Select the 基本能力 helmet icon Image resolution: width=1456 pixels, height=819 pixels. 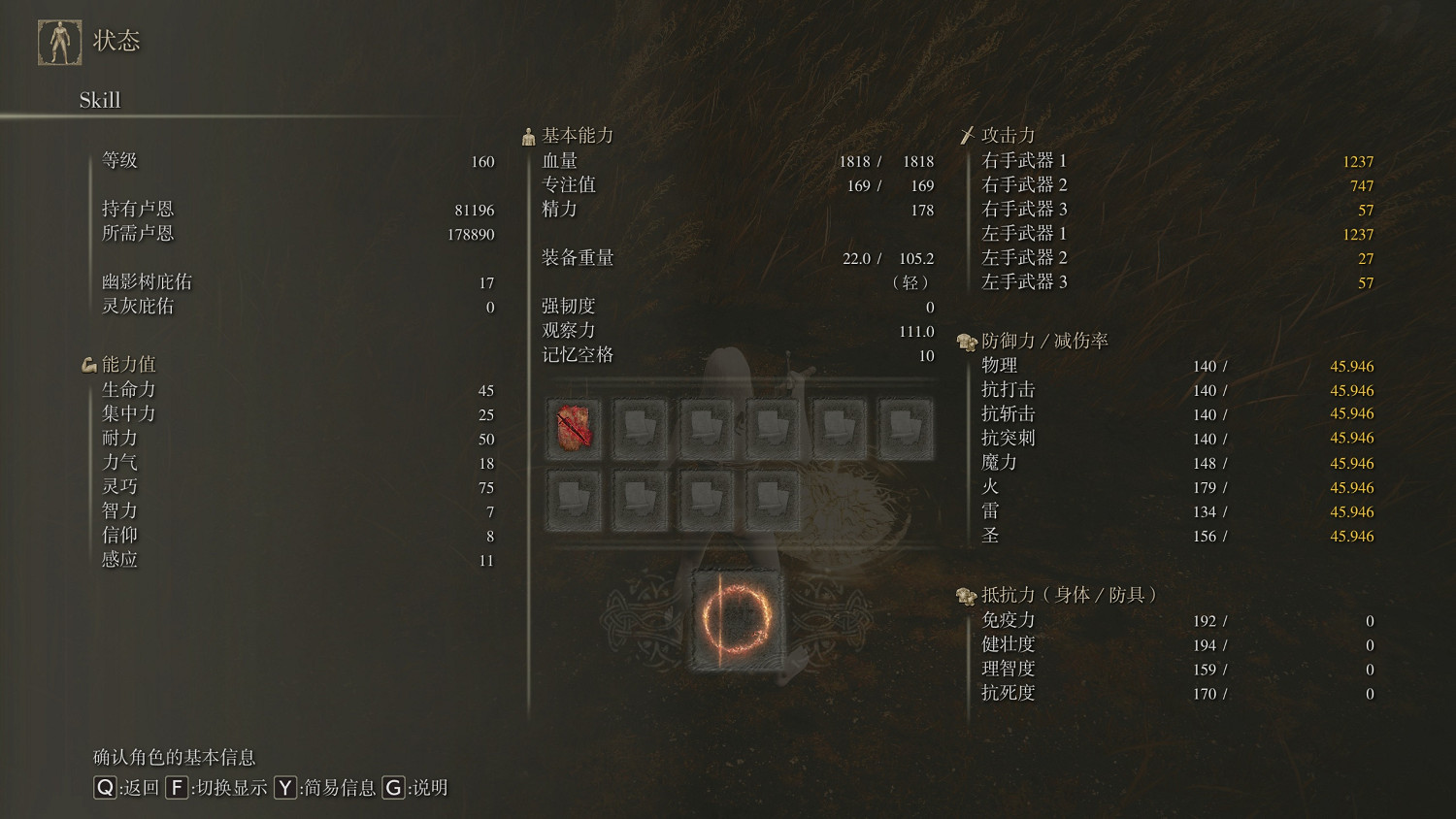[x=528, y=135]
